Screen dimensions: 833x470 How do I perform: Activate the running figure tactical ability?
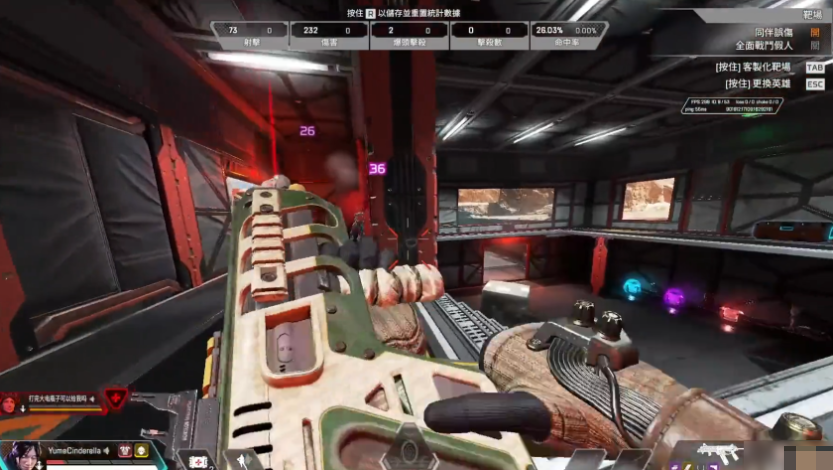(x=243, y=460)
